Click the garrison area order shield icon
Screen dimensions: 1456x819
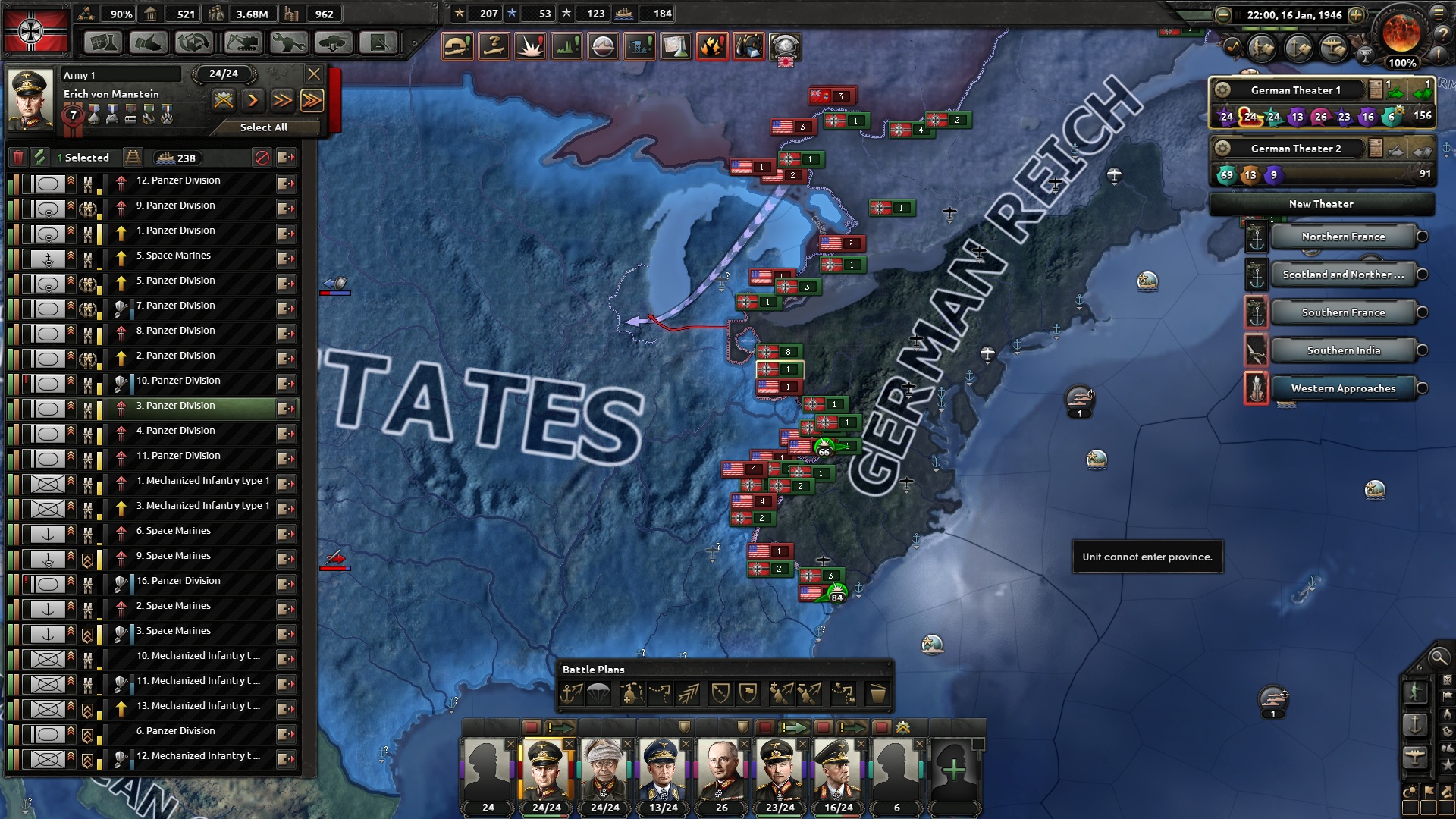point(722,692)
